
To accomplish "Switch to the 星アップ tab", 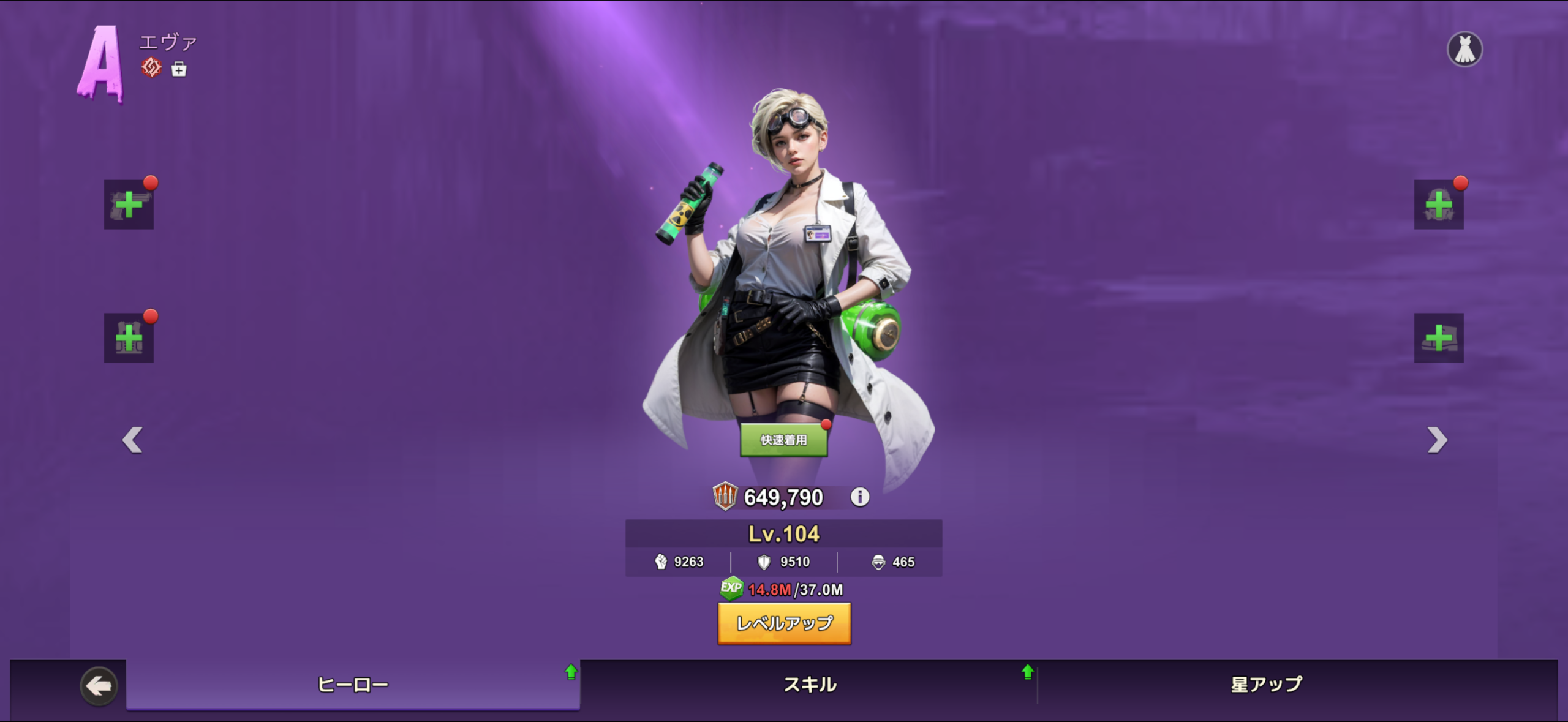I will (1267, 685).
